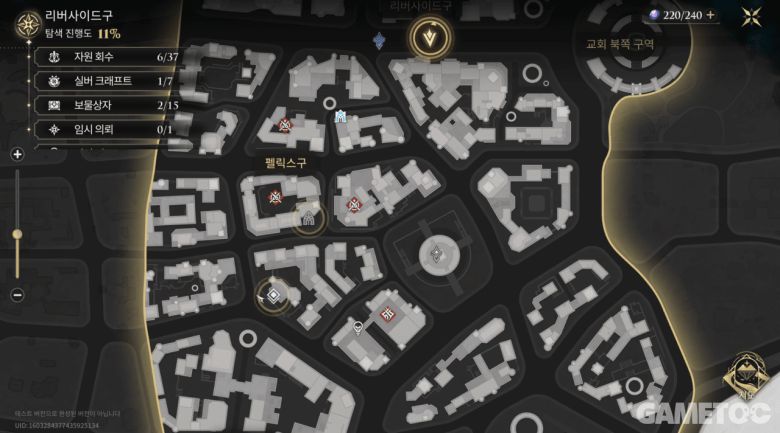Select the large gold-ringed waypoint marker at the top

pos(431,37)
